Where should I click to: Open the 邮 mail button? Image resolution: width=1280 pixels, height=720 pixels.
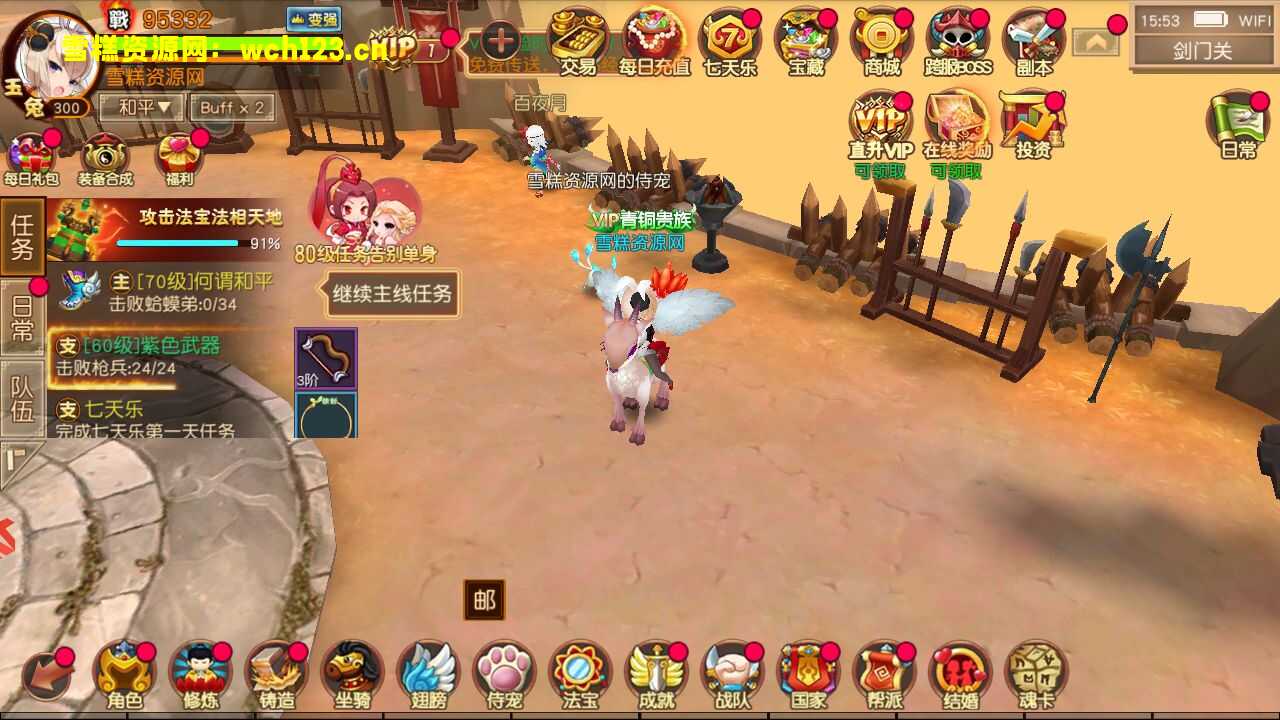484,600
